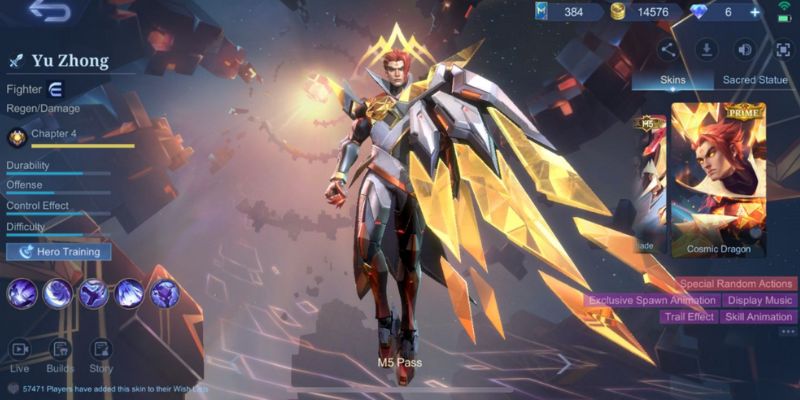Image resolution: width=800 pixels, height=400 pixels.
Task: Tap the share icon
Action: coord(668,49)
